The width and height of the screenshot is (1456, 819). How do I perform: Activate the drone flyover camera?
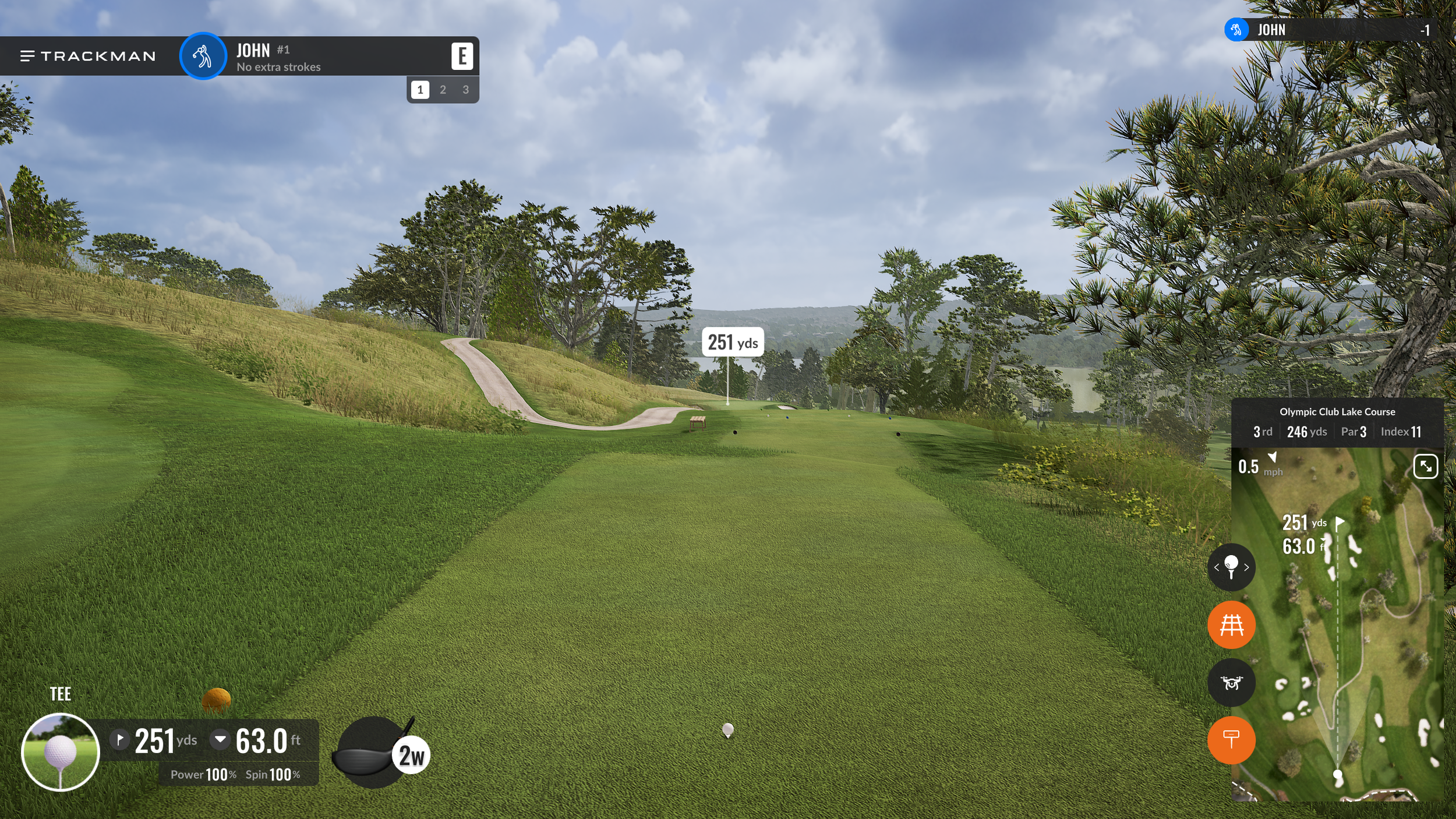(1231, 683)
